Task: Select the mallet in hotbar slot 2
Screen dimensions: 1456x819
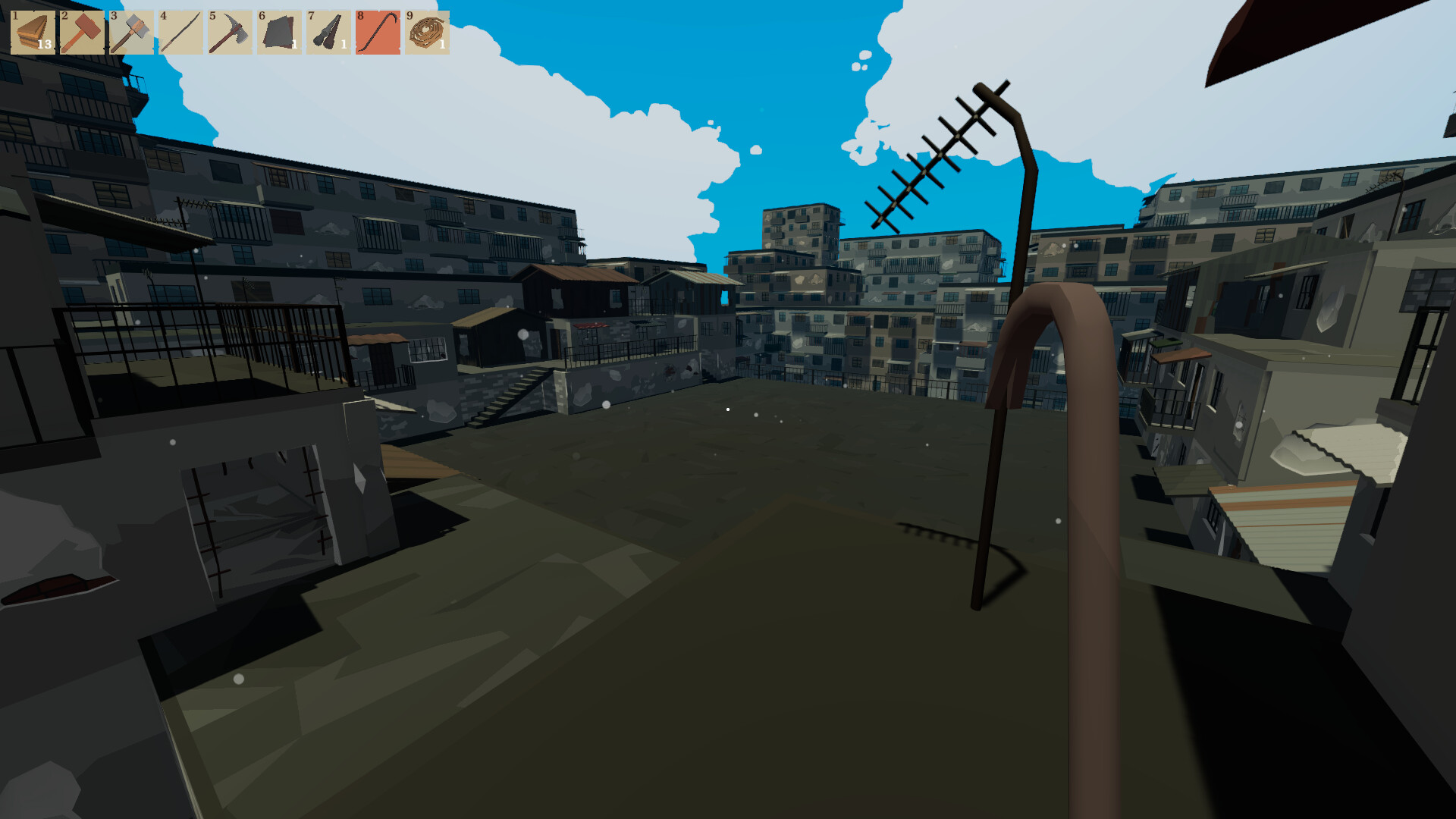Action: (81, 32)
